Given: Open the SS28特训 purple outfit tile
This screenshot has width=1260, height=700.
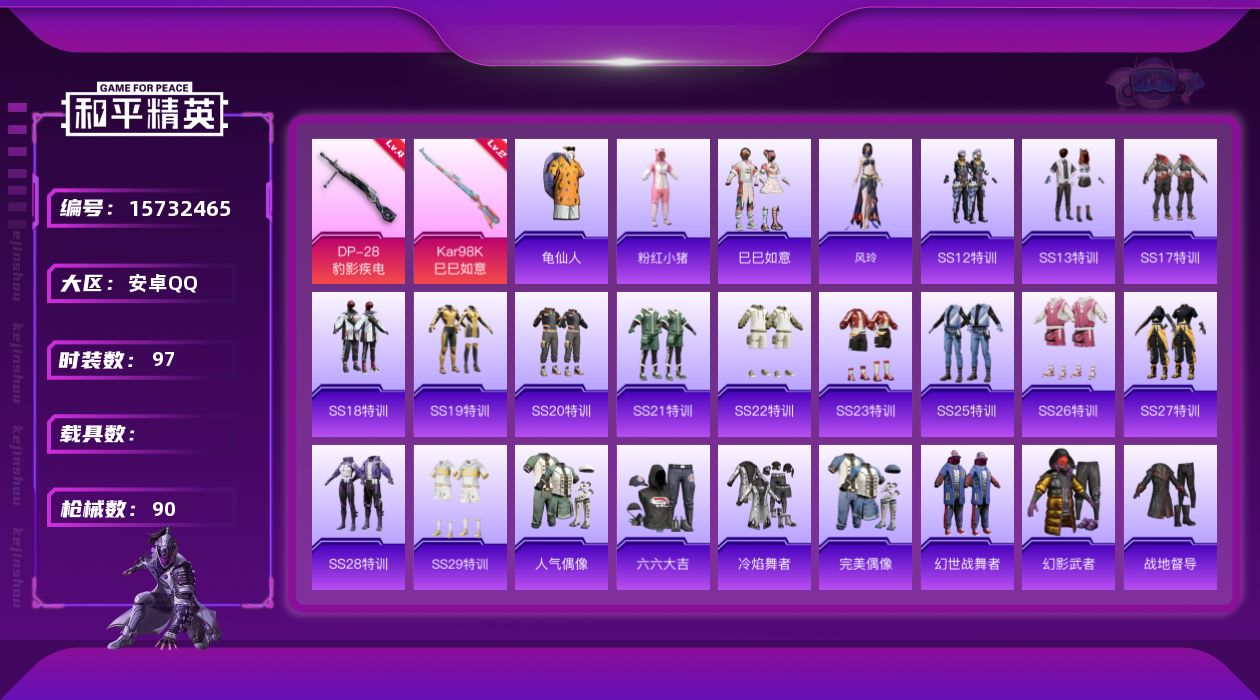Looking at the screenshot, I should click(x=358, y=517).
